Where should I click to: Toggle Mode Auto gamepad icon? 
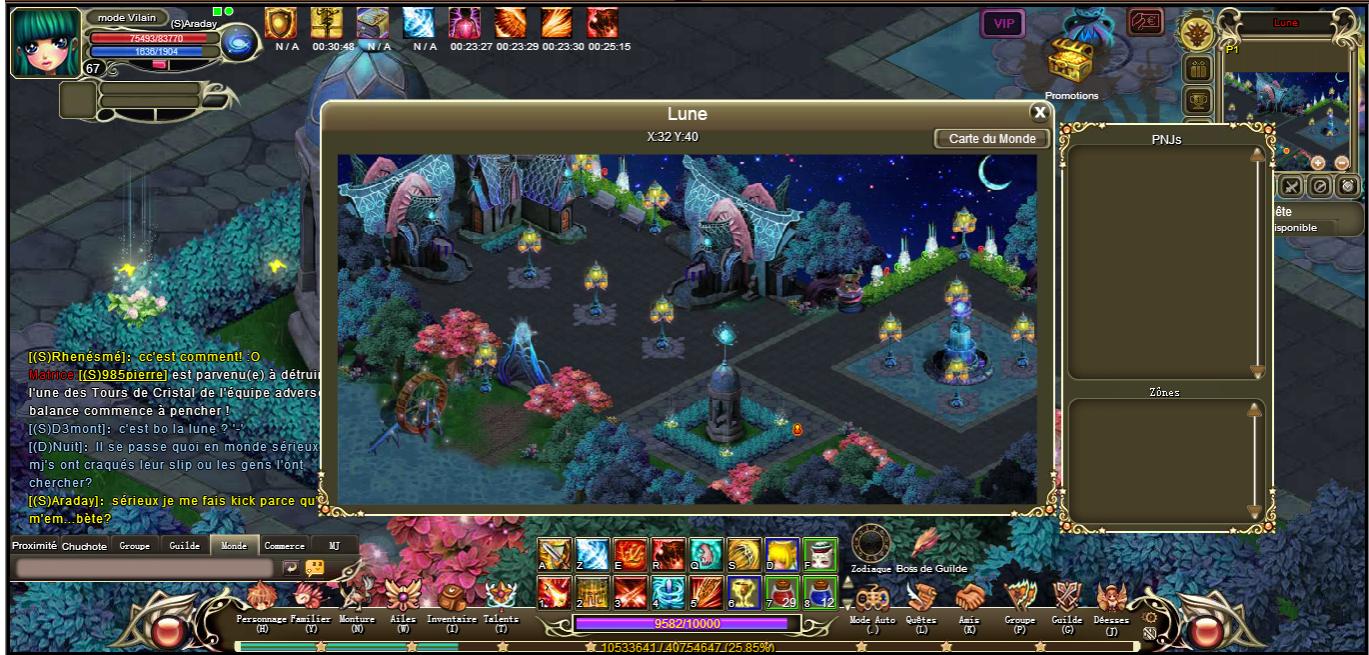(871, 600)
